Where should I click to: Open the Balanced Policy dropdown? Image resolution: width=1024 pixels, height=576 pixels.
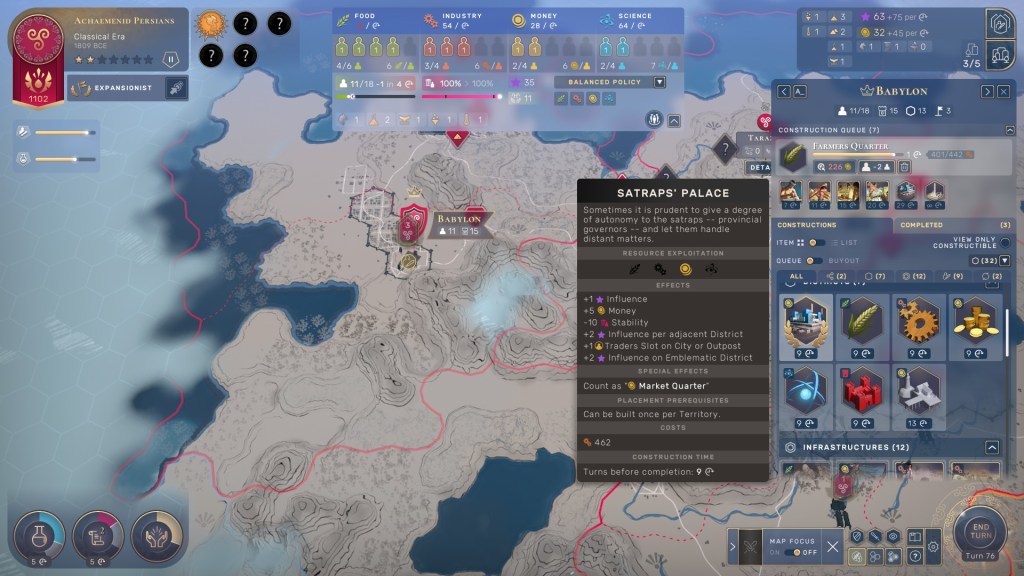click(x=659, y=82)
